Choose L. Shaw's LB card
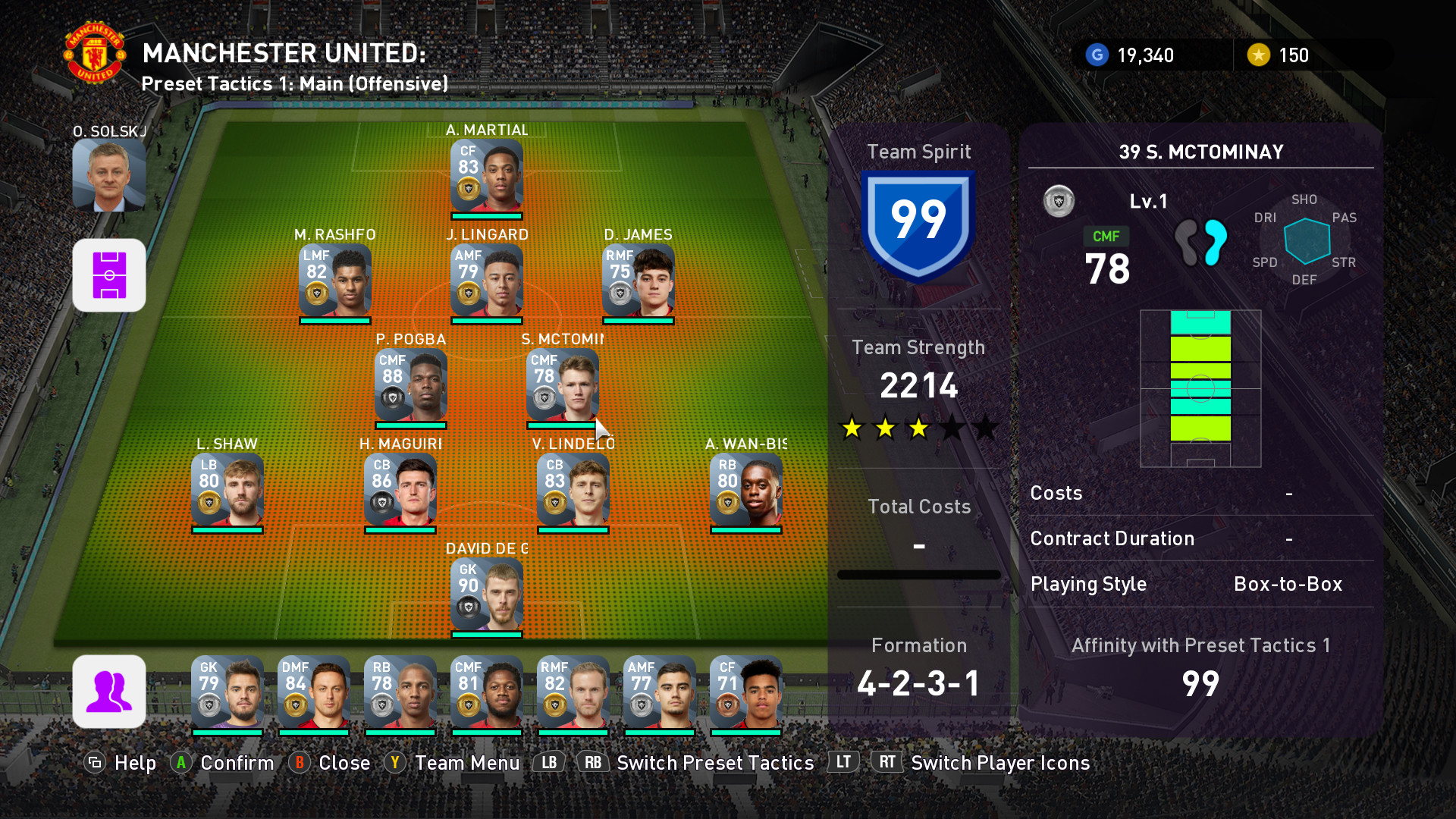The image size is (1456, 819). 227,490
